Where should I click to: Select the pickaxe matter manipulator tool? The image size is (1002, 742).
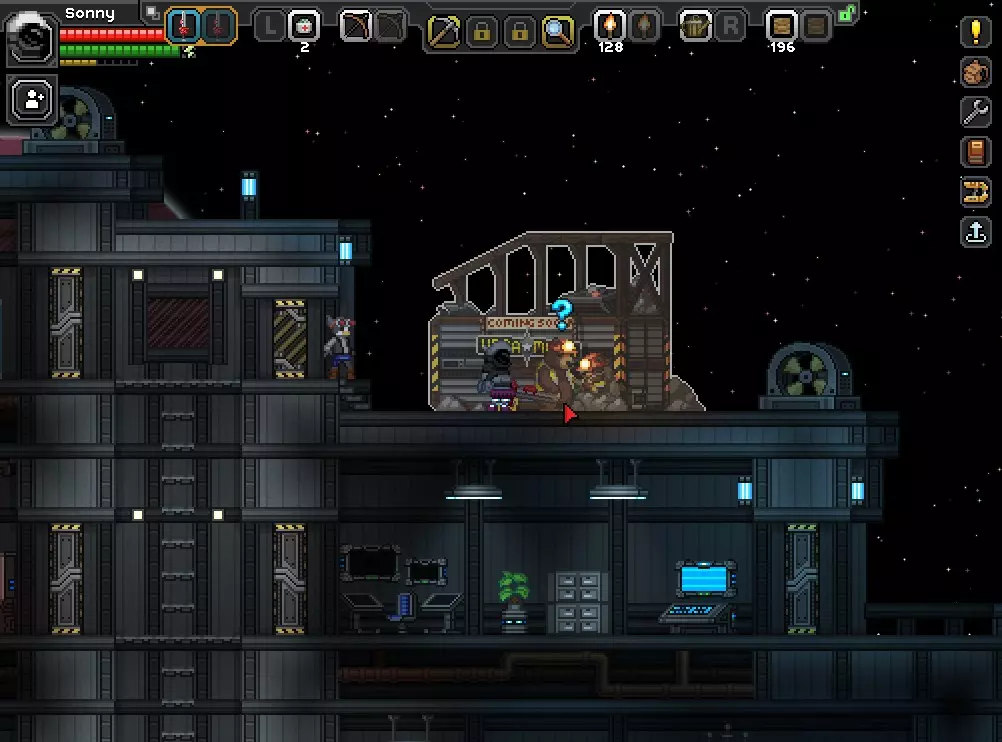[x=443, y=32]
